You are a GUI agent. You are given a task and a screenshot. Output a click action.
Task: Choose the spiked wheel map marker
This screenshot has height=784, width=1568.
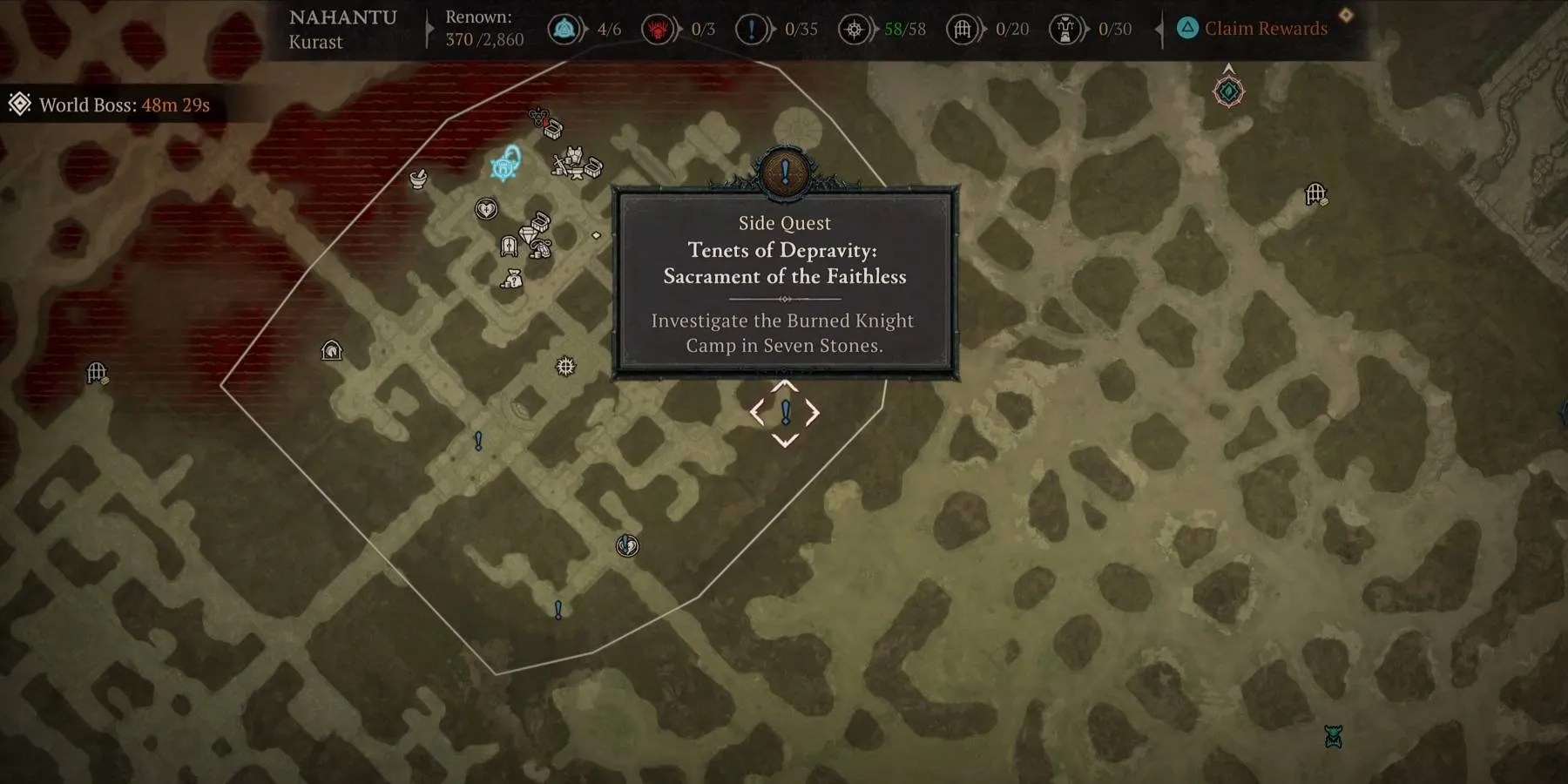coord(565,366)
